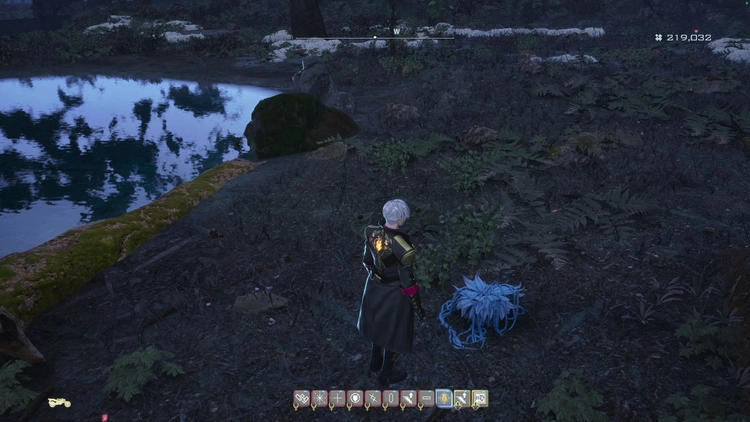Choose the plus sign hotbar slot
The height and width of the screenshot is (422, 750).
click(x=337, y=399)
